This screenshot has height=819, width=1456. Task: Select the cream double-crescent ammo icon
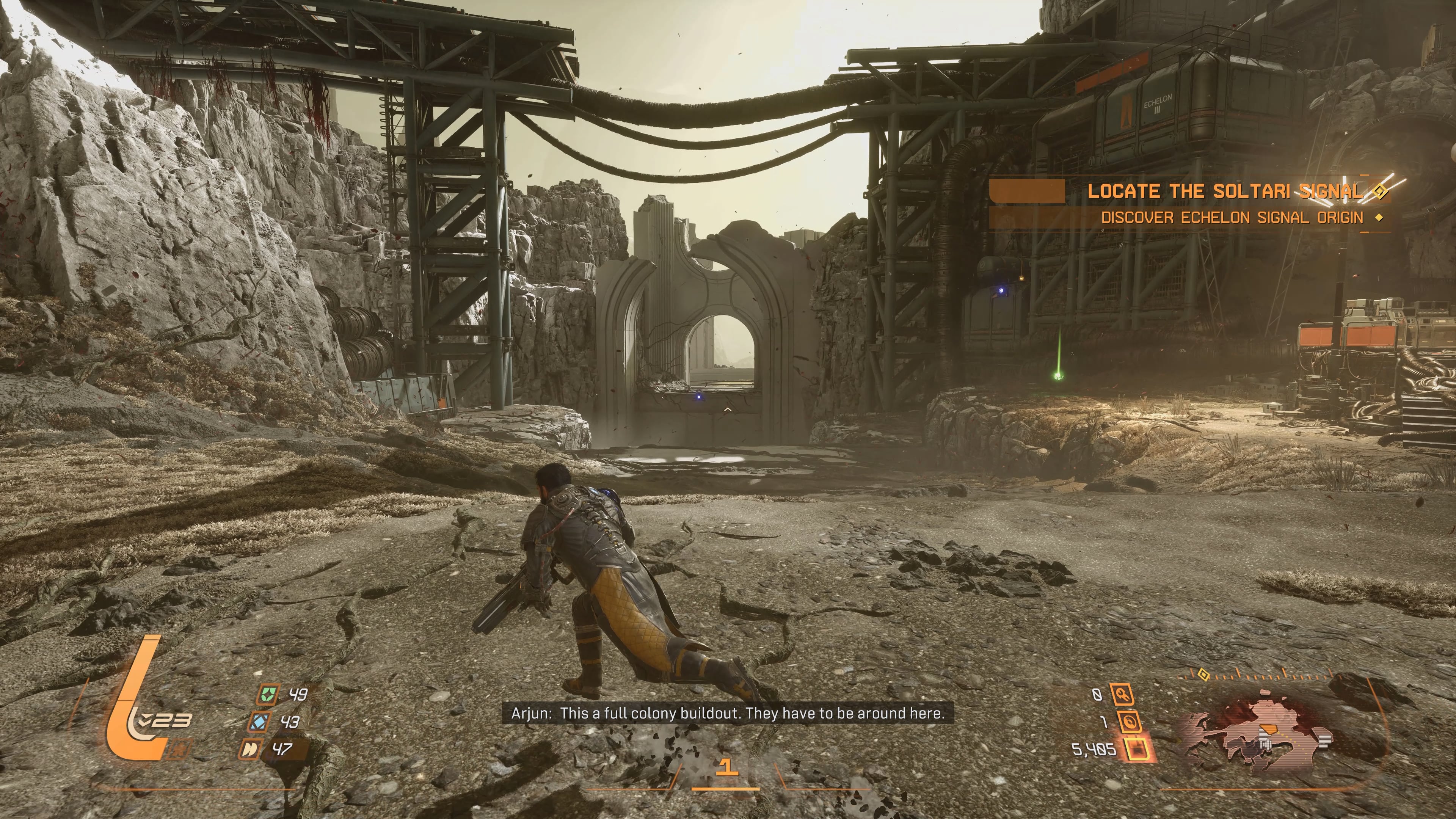250,750
